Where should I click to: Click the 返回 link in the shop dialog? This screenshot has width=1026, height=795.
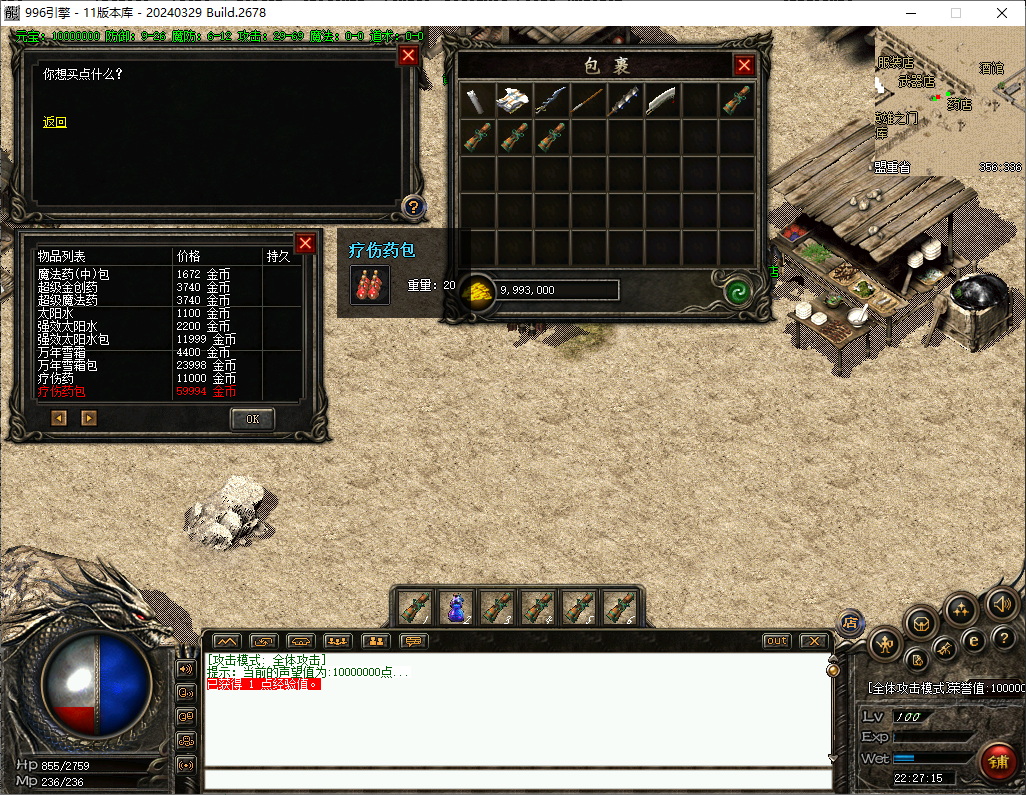tap(54, 122)
